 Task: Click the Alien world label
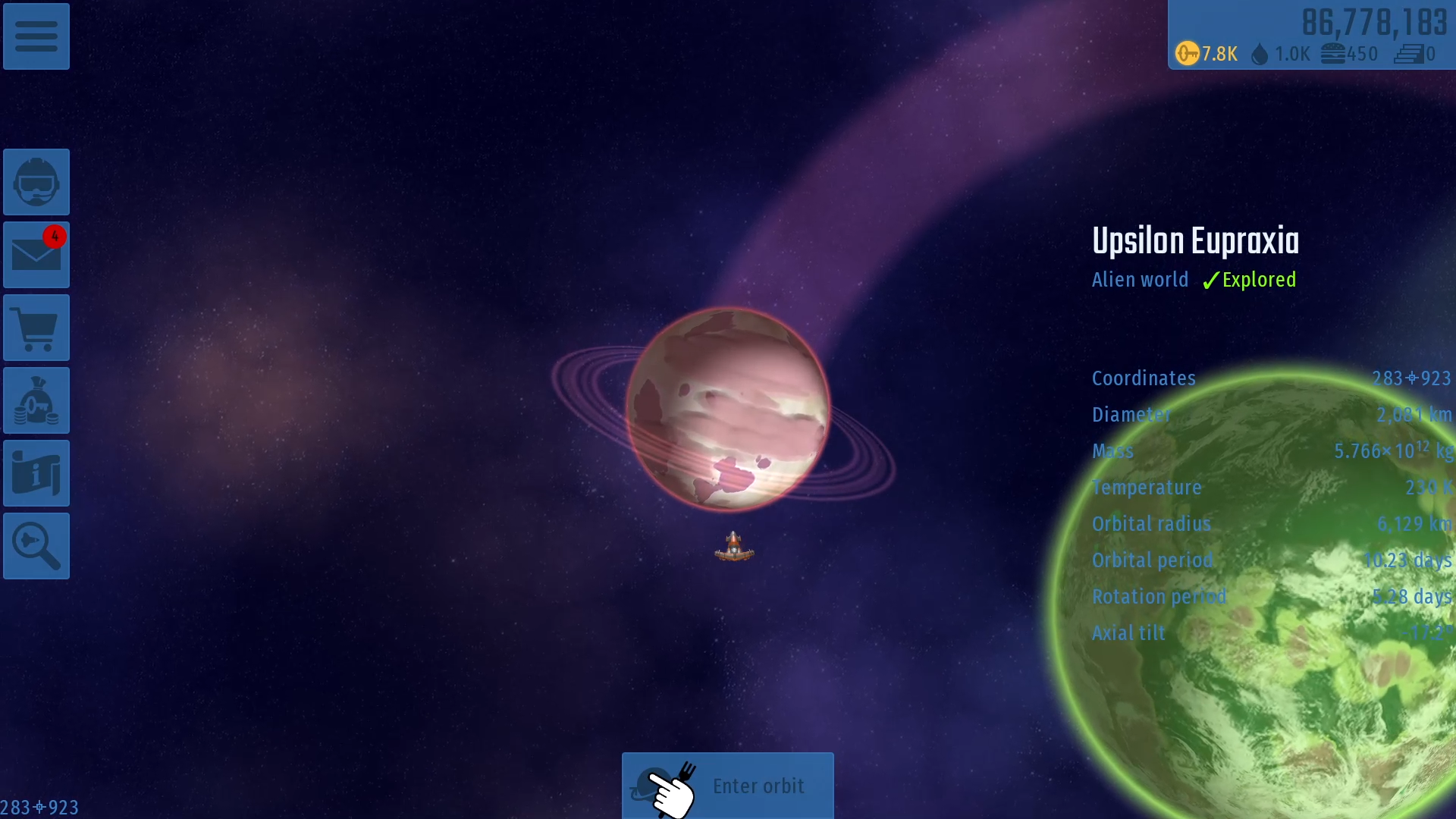[x=1140, y=280]
